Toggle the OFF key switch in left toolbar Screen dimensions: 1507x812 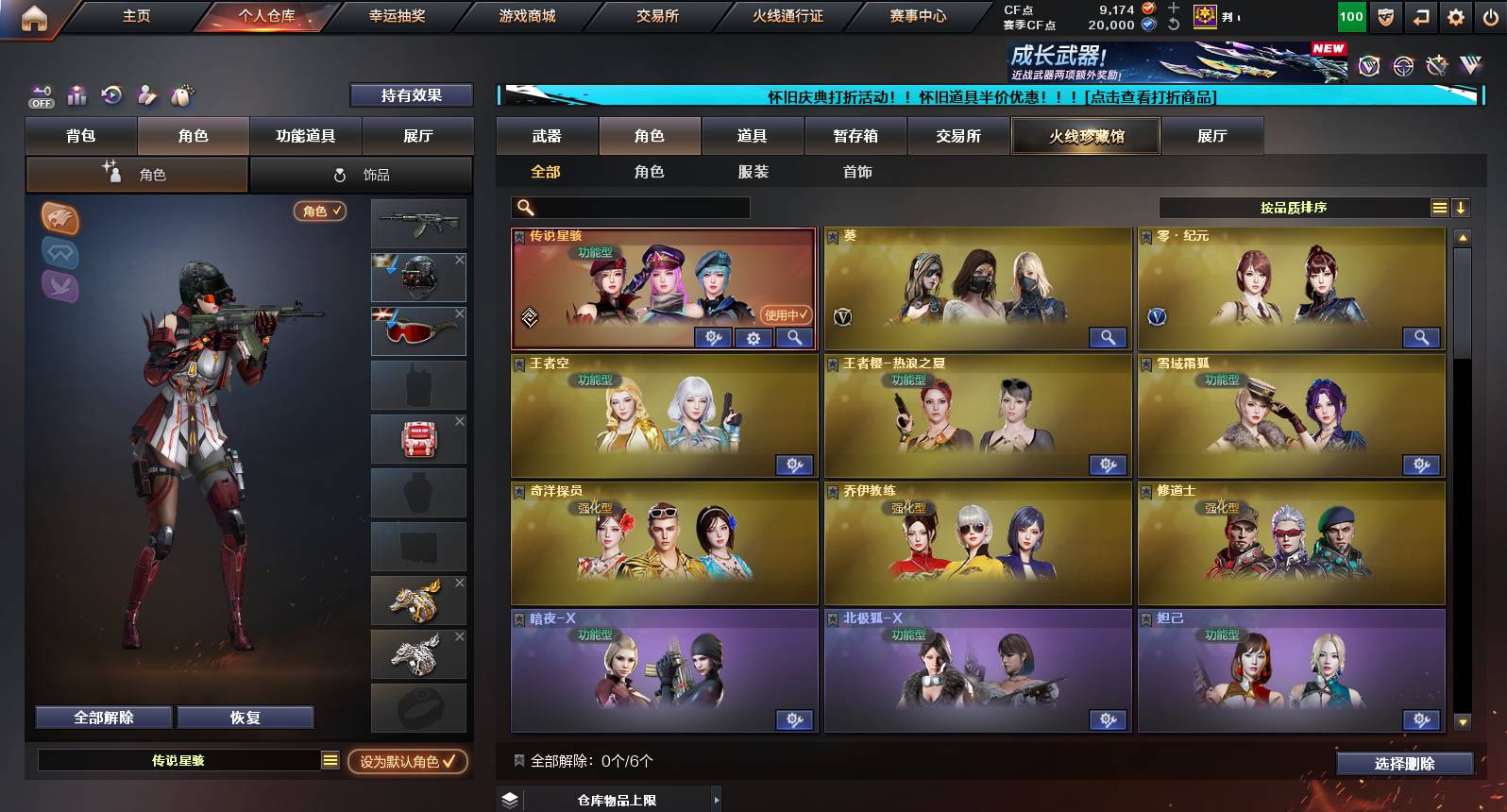coord(40,95)
